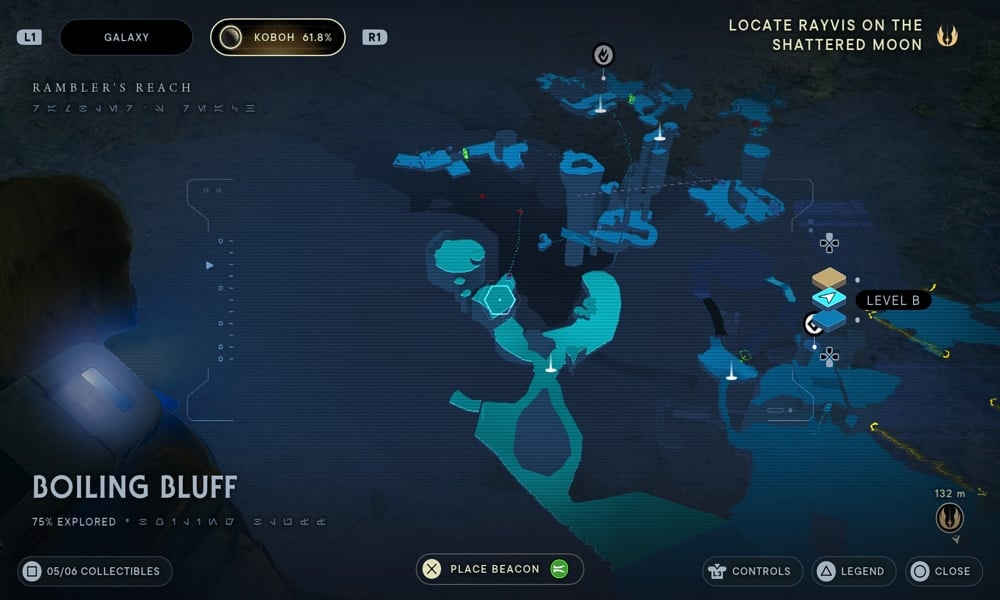Open the Controls panel

click(x=752, y=571)
